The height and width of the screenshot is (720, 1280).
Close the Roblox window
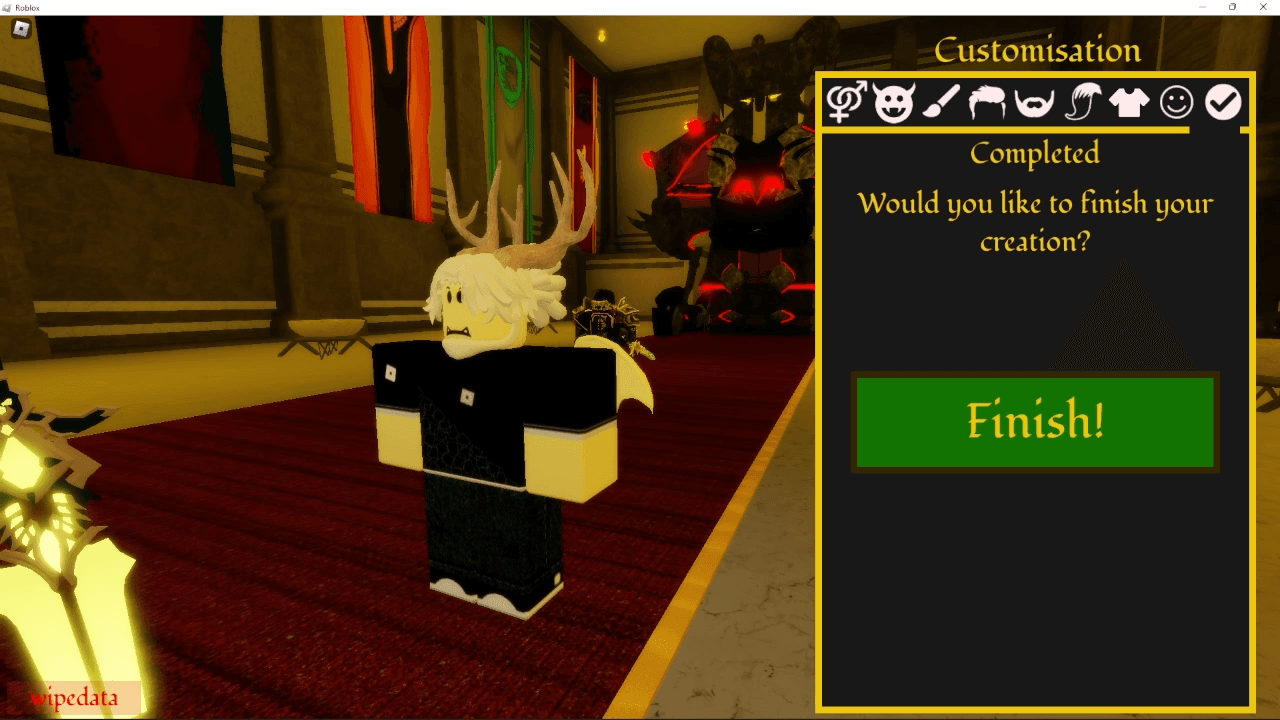(x=1262, y=7)
